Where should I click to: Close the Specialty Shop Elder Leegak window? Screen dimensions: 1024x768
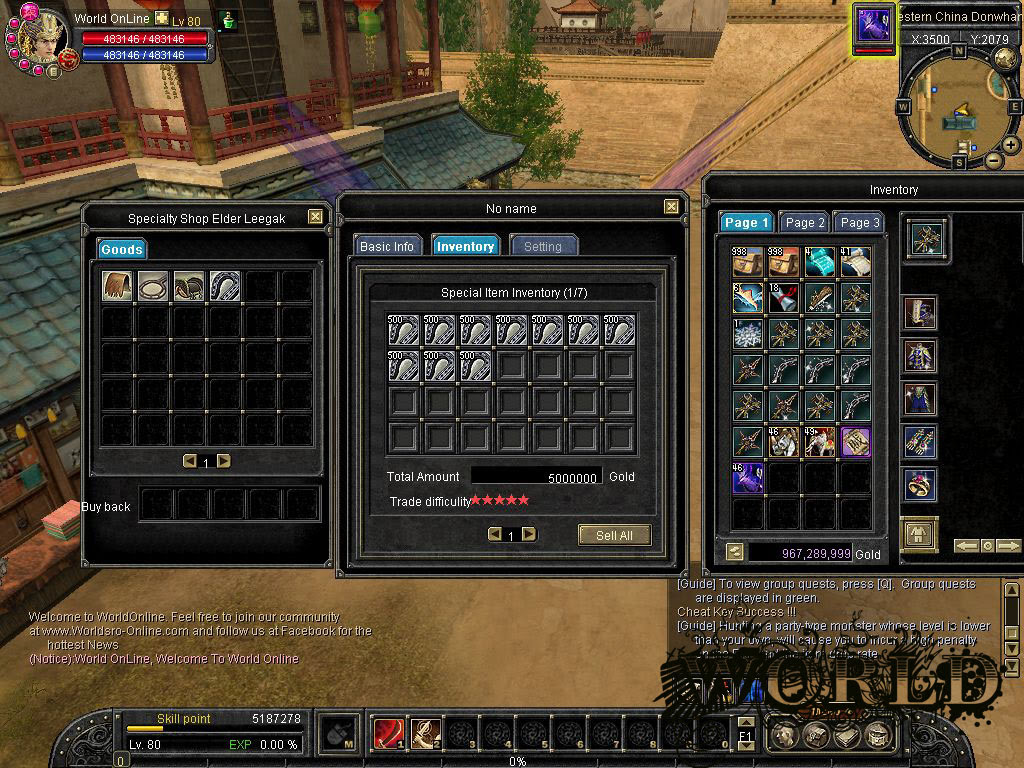(315, 217)
